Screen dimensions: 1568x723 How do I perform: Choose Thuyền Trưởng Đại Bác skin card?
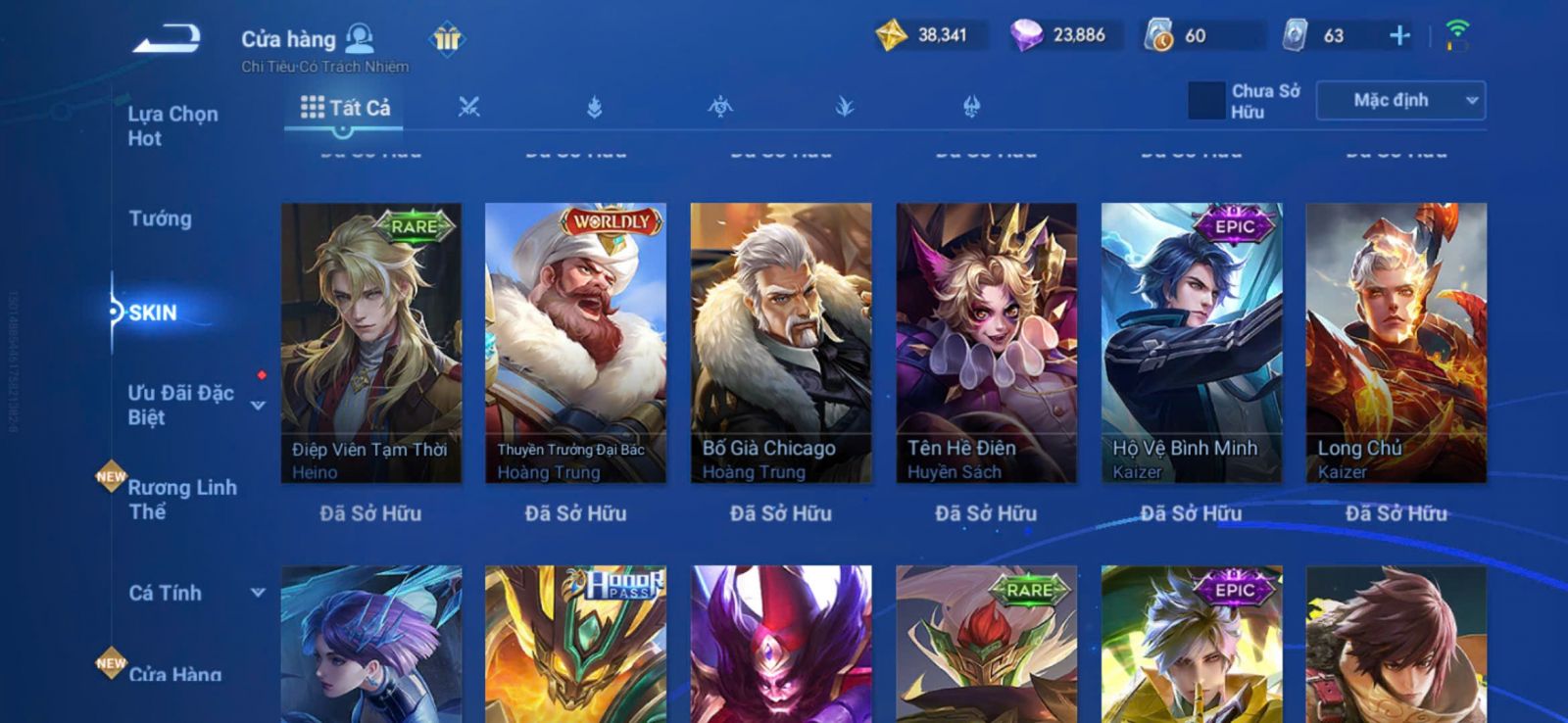575,342
